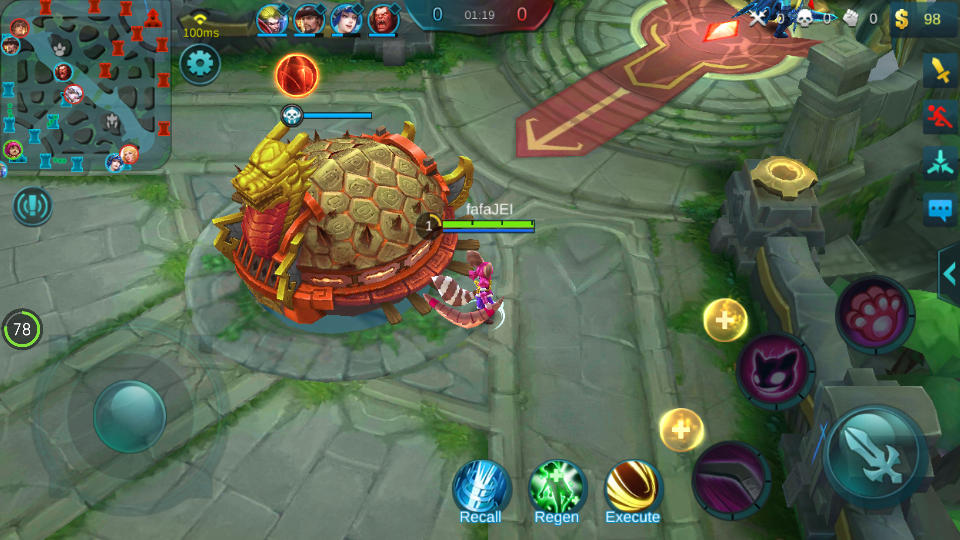Cast the Execute battle spell
The image size is (960, 540).
click(x=634, y=489)
